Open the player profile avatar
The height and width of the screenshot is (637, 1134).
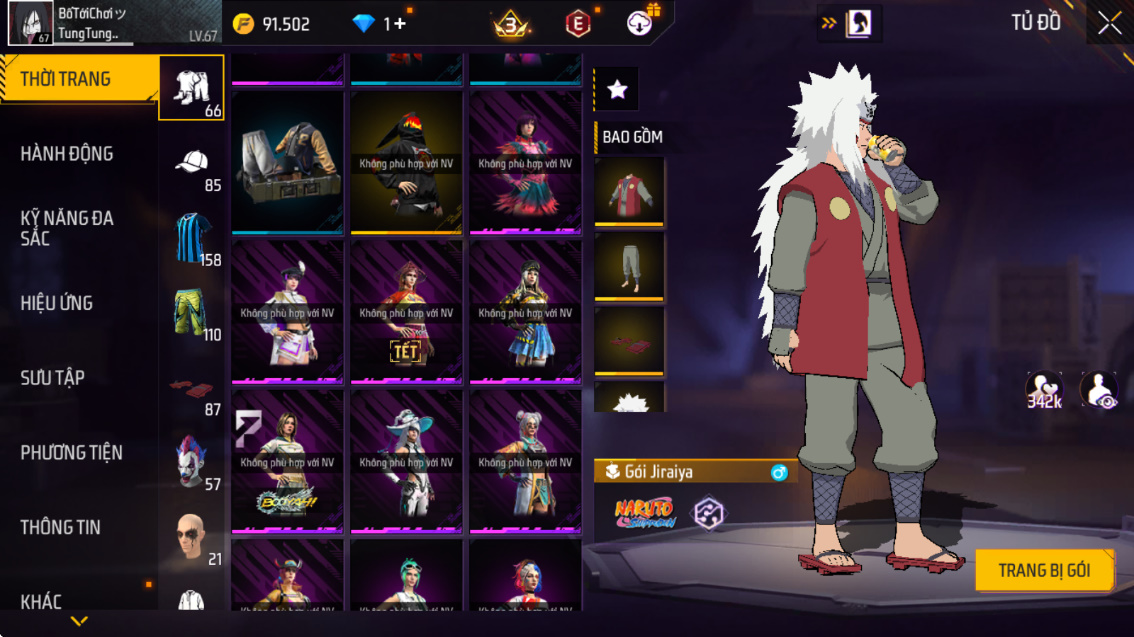click(30, 24)
